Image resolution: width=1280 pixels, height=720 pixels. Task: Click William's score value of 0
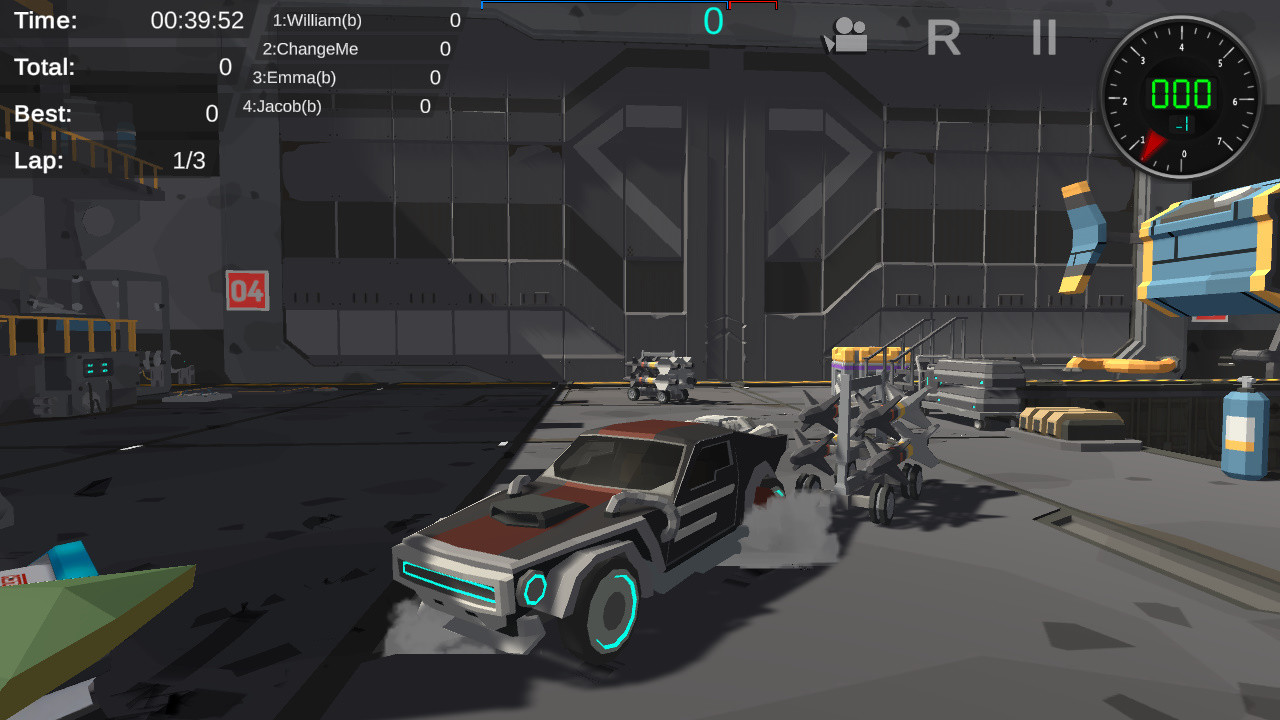tap(454, 20)
